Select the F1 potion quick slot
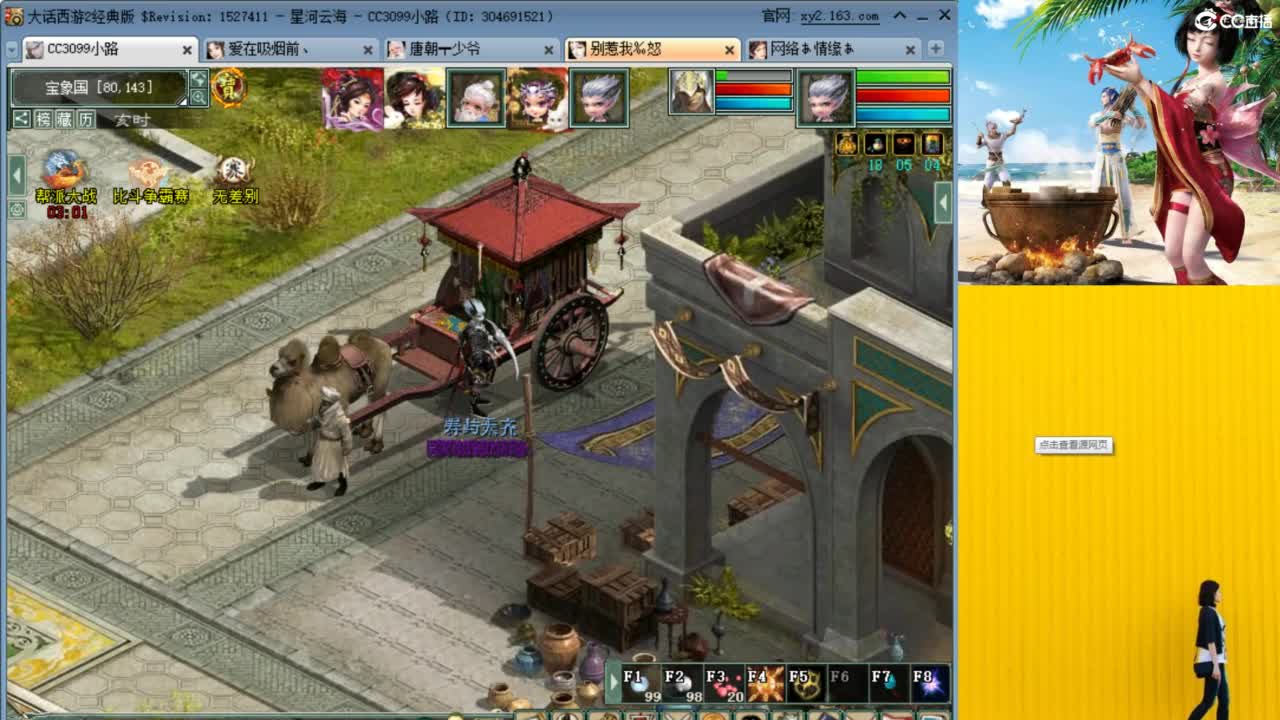 click(x=639, y=681)
